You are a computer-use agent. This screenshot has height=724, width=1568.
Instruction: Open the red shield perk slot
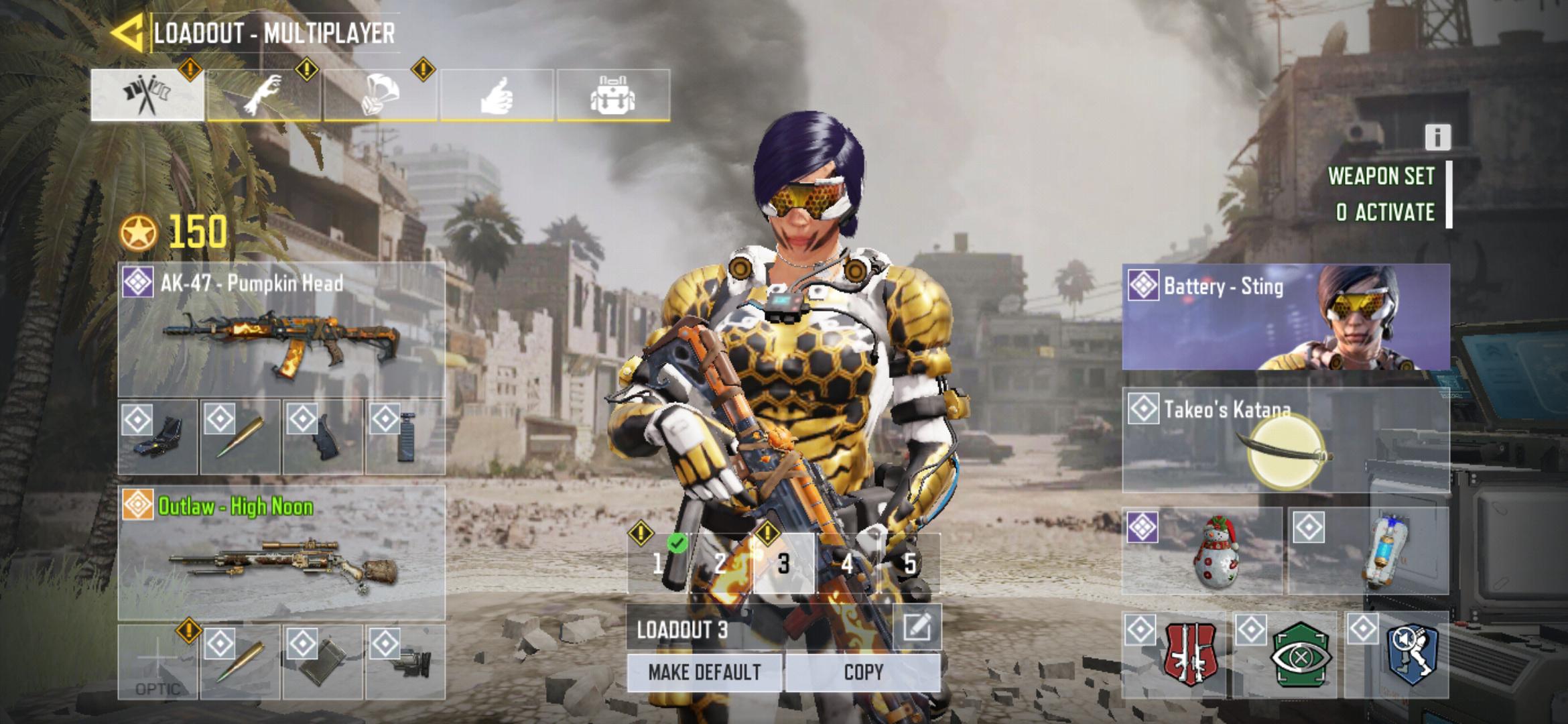click(x=1174, y=654)
